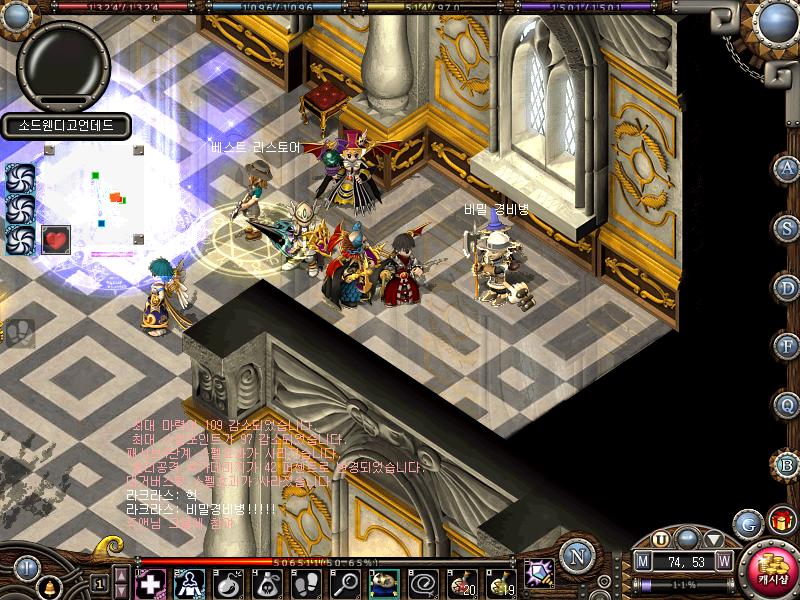Open the cash shop (캐시샵)

[x=771, y=571]
